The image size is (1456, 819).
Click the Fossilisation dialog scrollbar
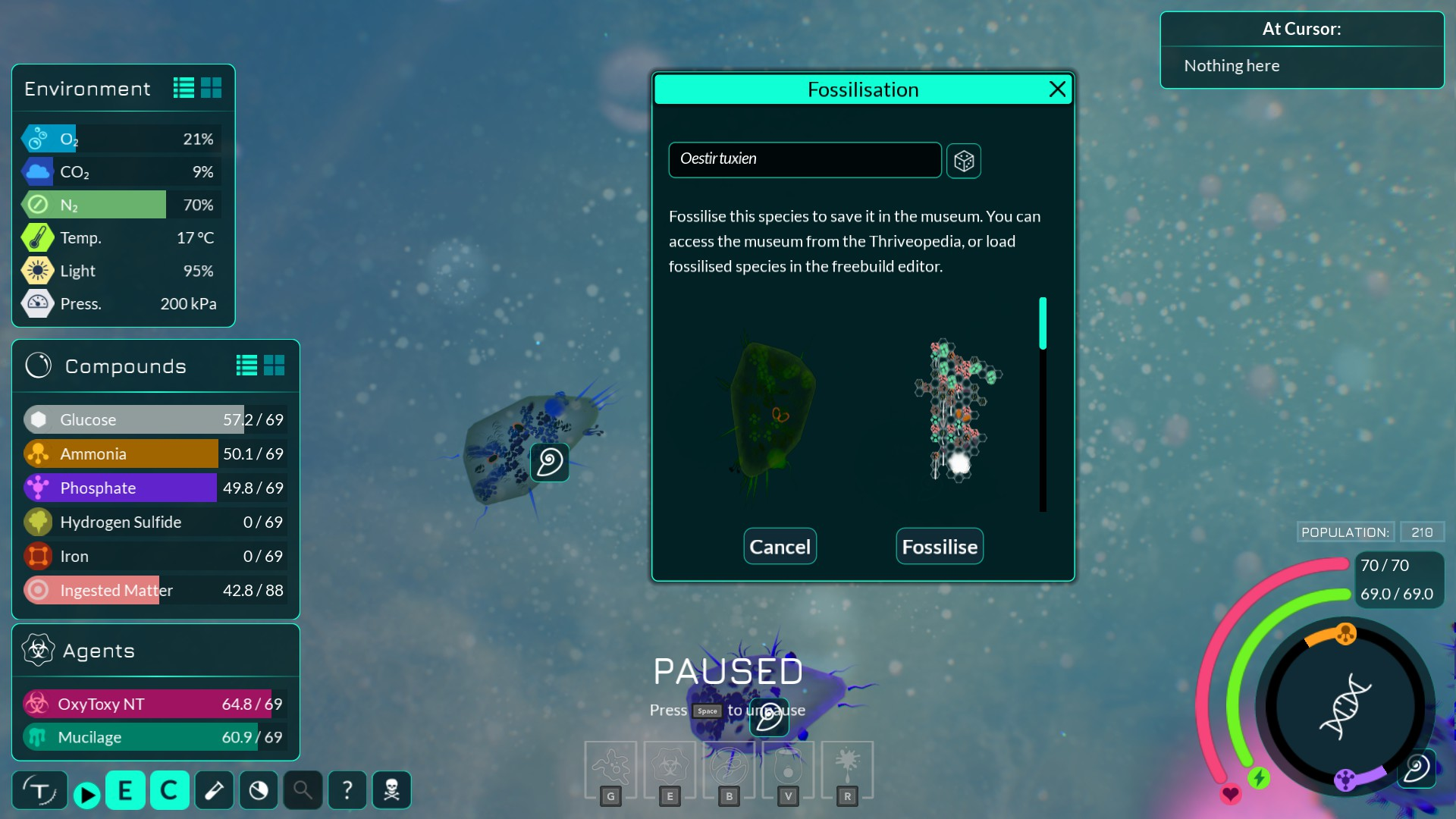click(1043, 324)
